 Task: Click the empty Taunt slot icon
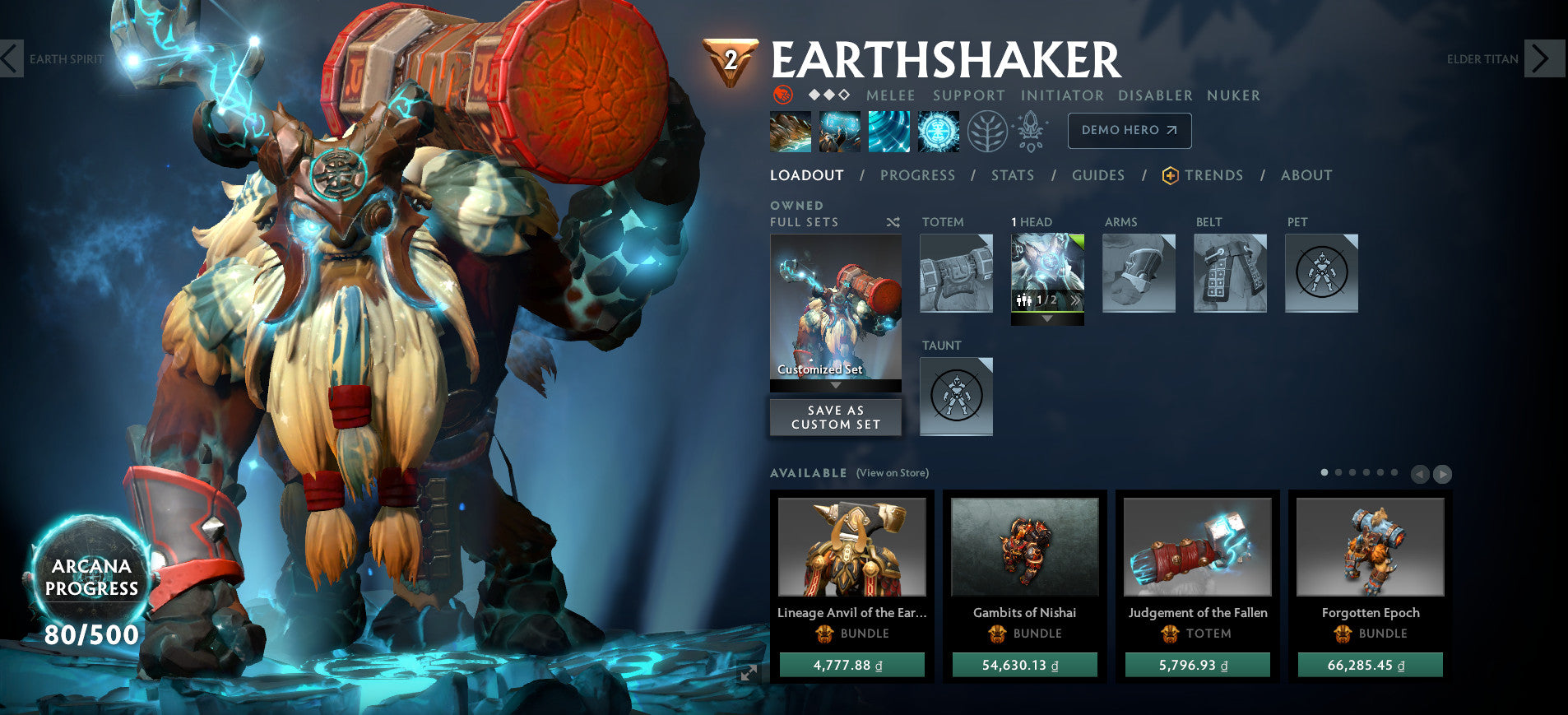point(956,397)
